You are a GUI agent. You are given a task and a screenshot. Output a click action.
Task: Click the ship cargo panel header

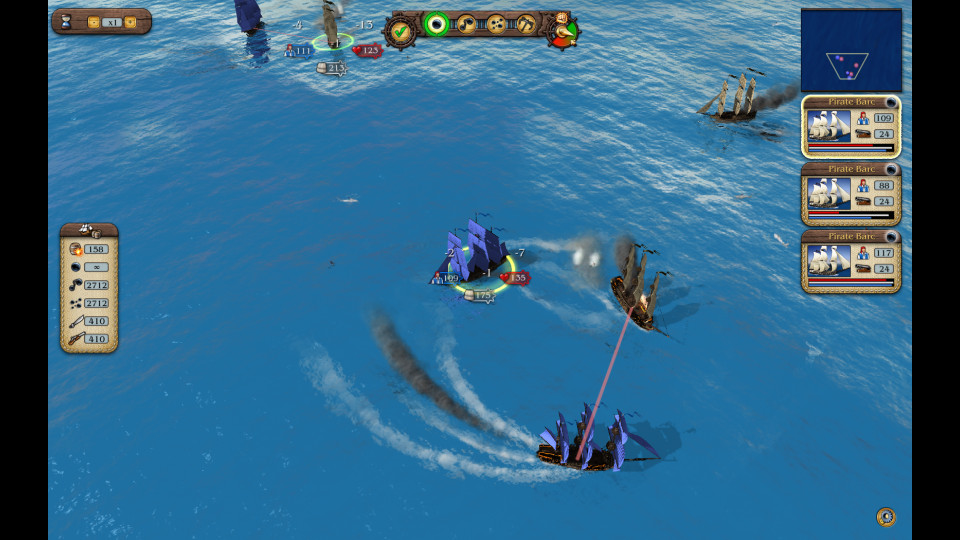(x=89, y=231)
